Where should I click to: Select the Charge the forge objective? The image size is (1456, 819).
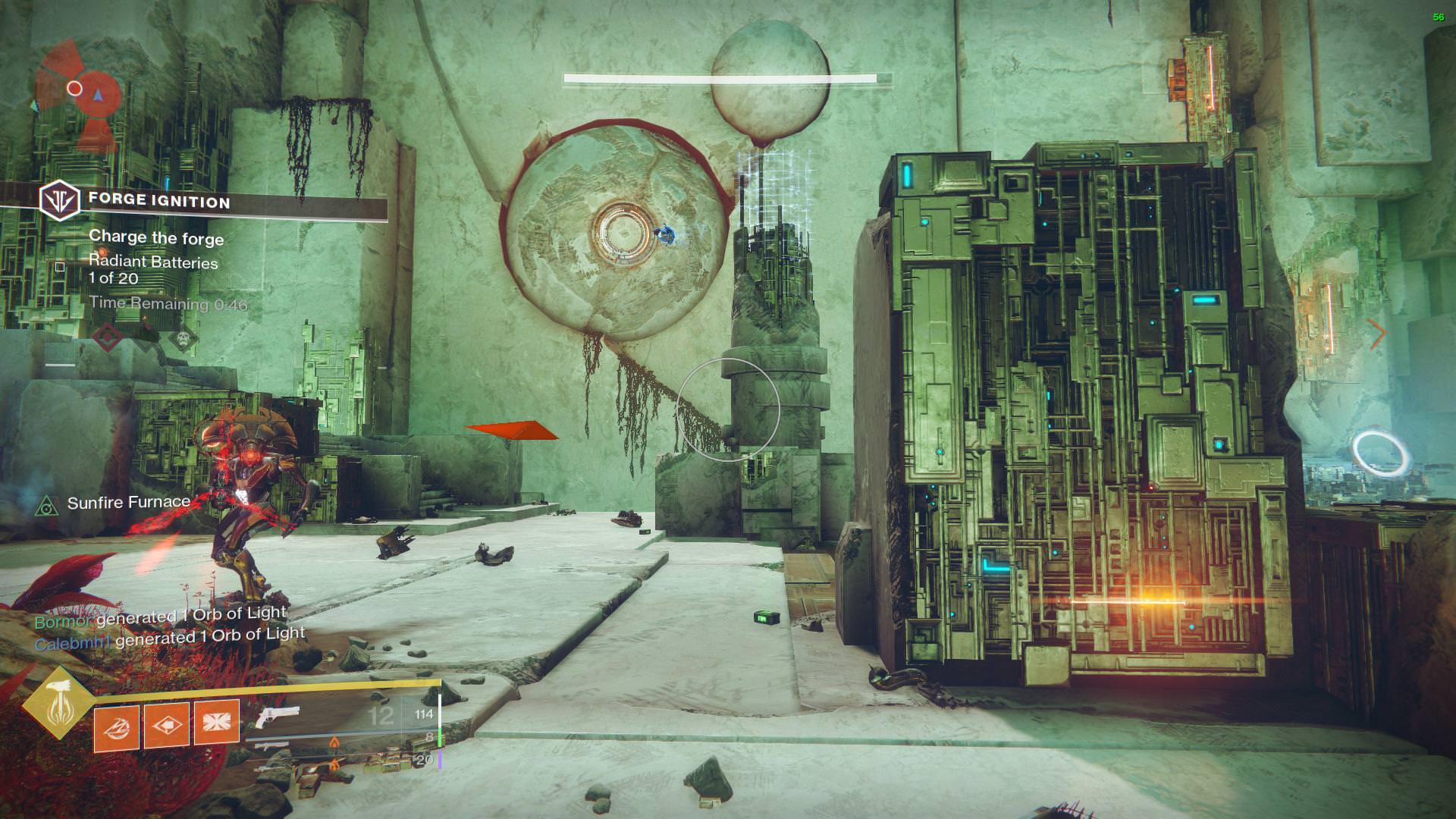tap(156, 237)
